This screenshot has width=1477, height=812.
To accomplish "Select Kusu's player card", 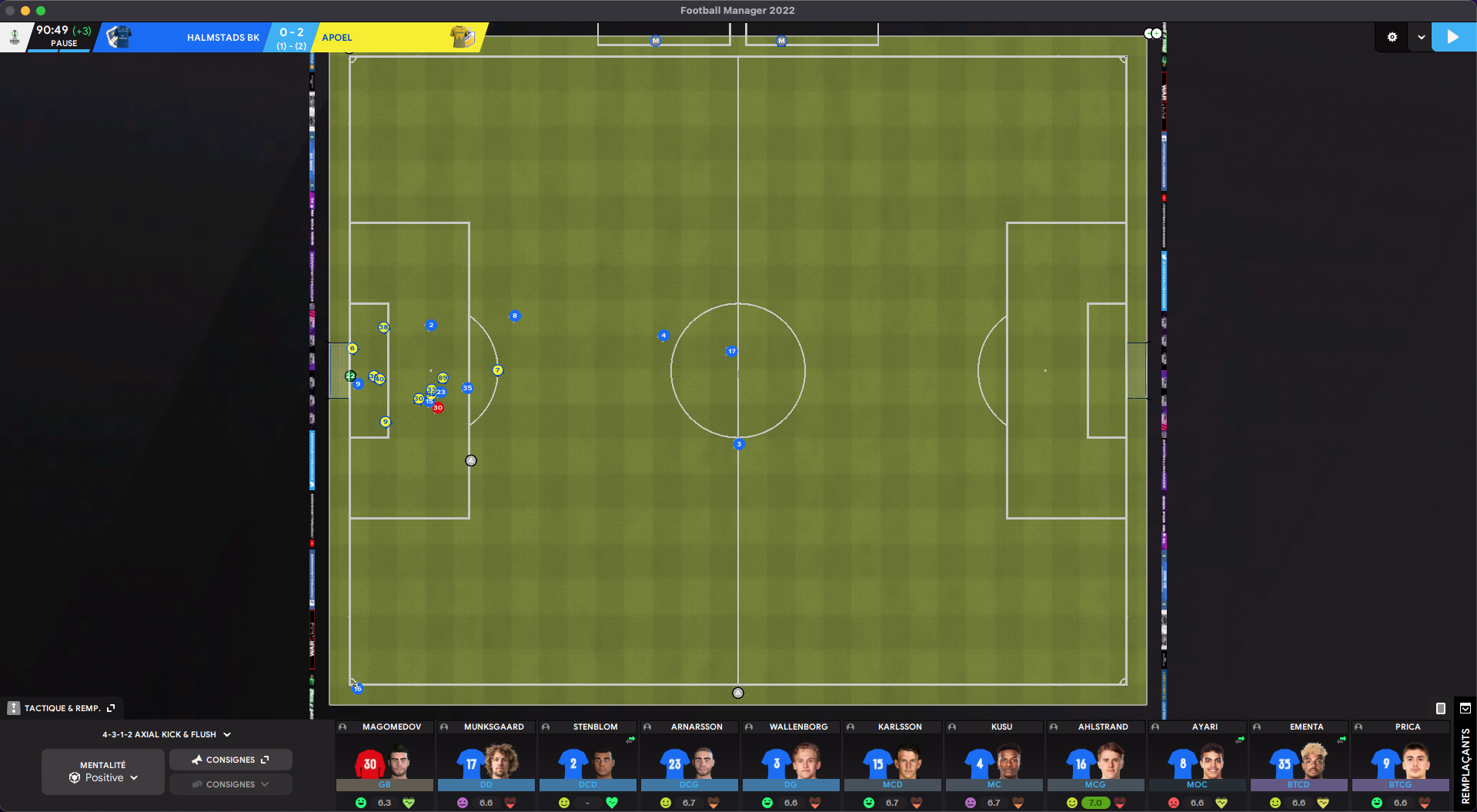I will [994, 761].
